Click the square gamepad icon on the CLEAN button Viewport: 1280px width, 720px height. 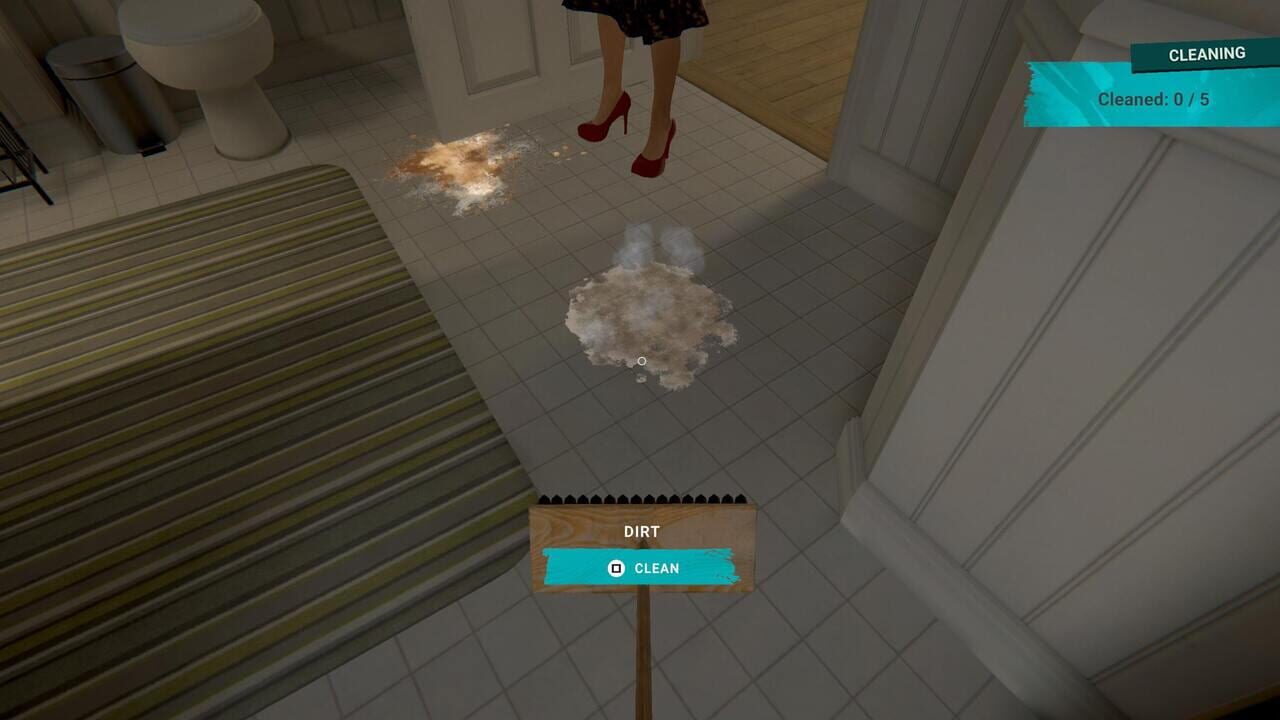pos(614,568)
